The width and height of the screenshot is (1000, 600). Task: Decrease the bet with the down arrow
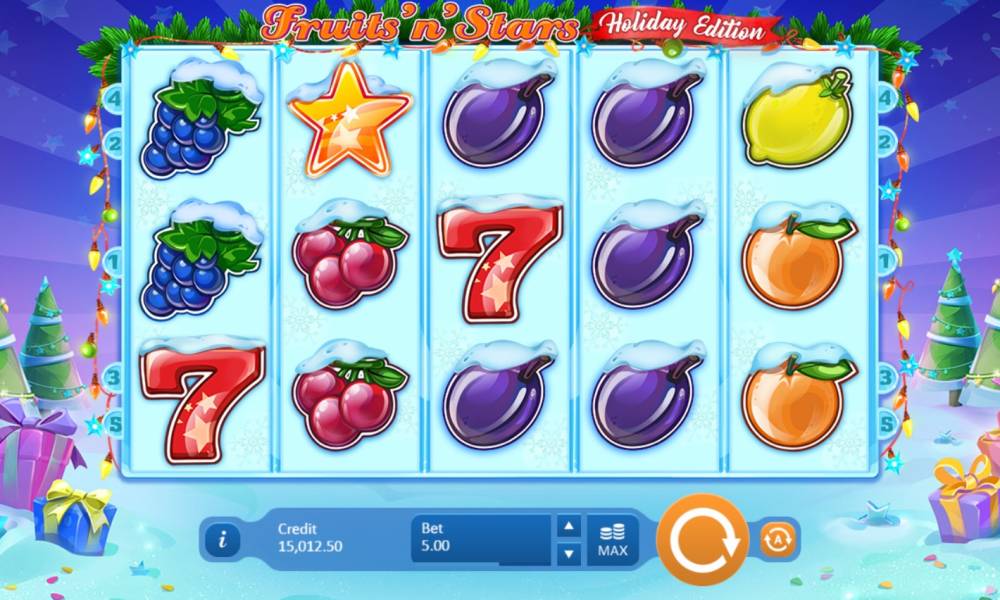[568, 552]
